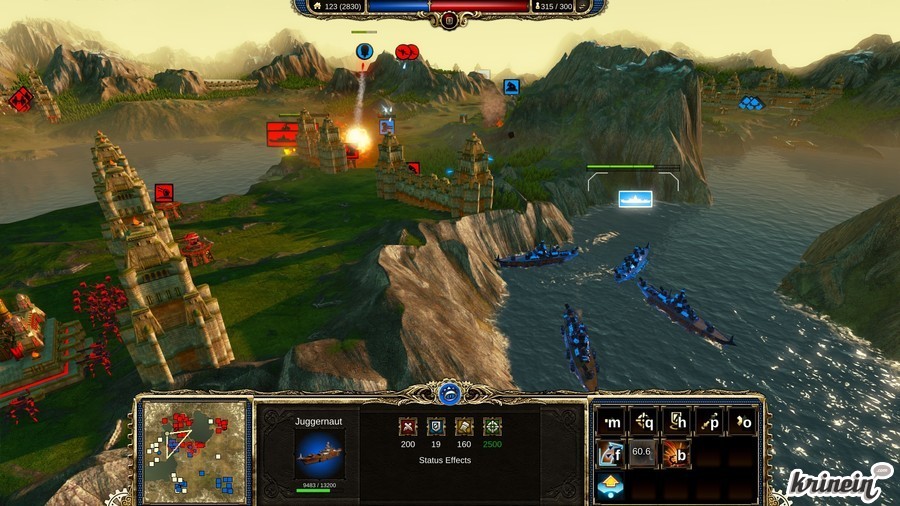The image size is (900, 506).
Task: Select the blue ship group marker over the water
Action: 635,198
